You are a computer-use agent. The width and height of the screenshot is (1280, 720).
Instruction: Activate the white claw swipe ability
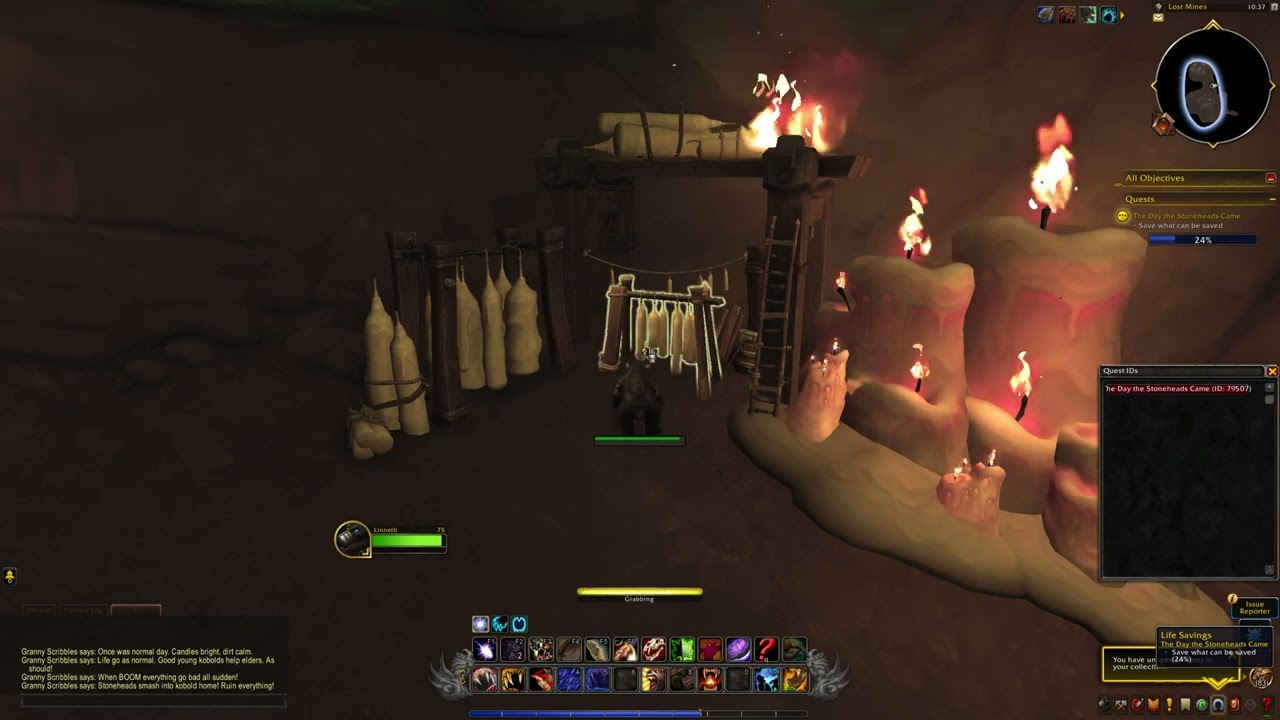(485, 680)
